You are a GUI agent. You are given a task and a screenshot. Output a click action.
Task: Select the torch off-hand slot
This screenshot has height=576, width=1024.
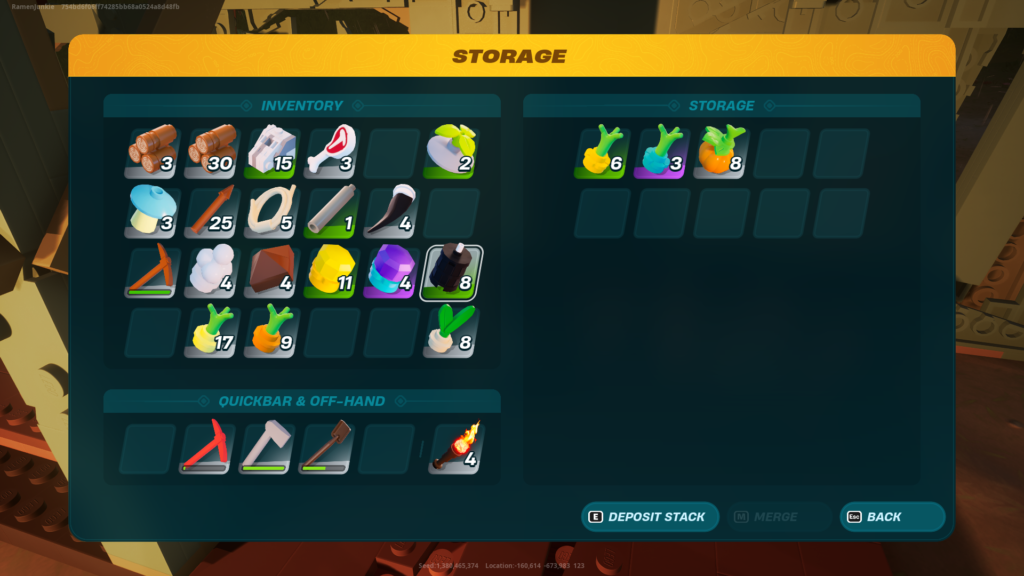coord(457,448)
